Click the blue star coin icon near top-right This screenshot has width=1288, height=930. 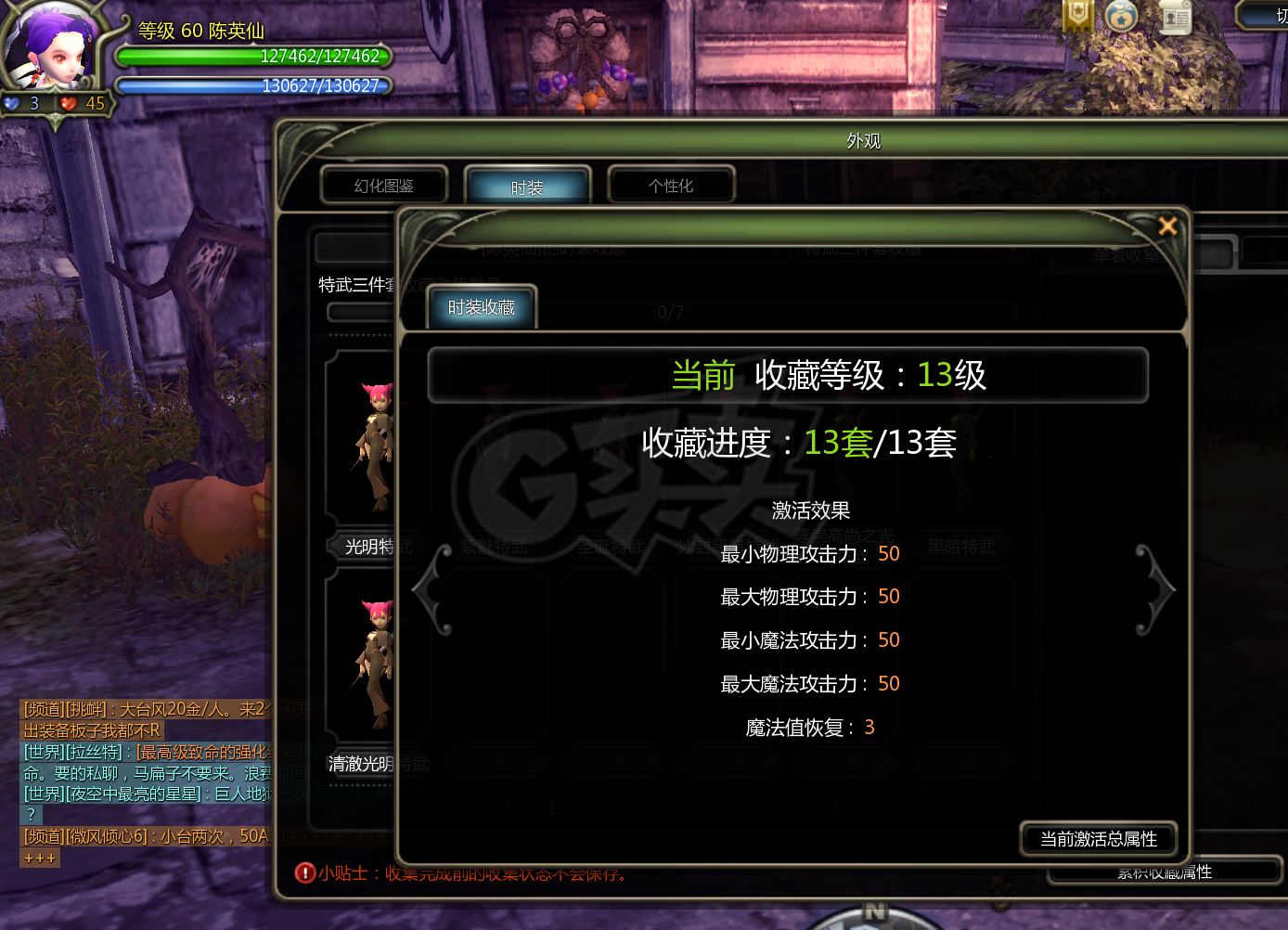(x=1122, y=16)
